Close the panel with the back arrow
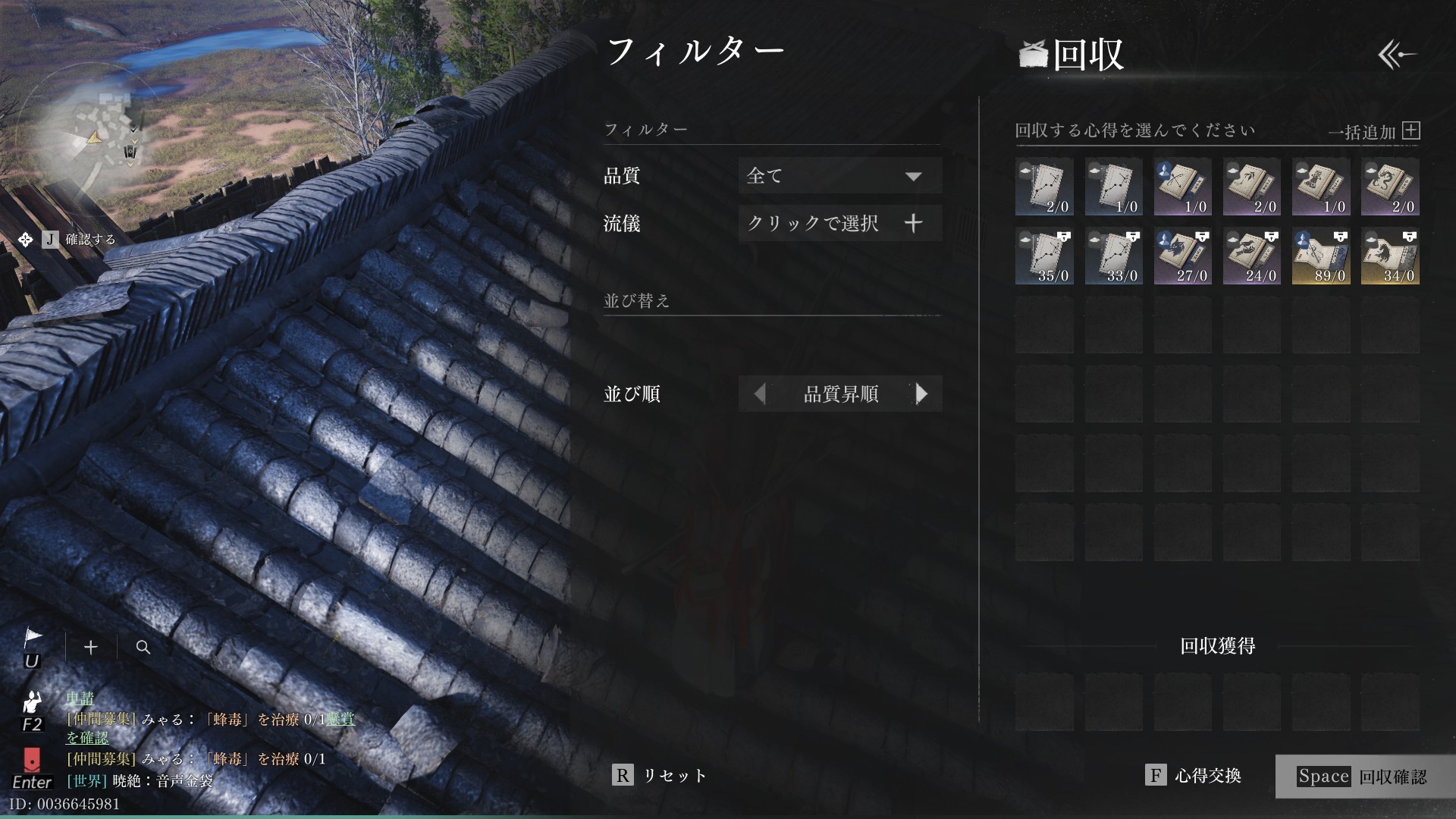This screenshot has width=1456, height=819. pos(1397,55)
